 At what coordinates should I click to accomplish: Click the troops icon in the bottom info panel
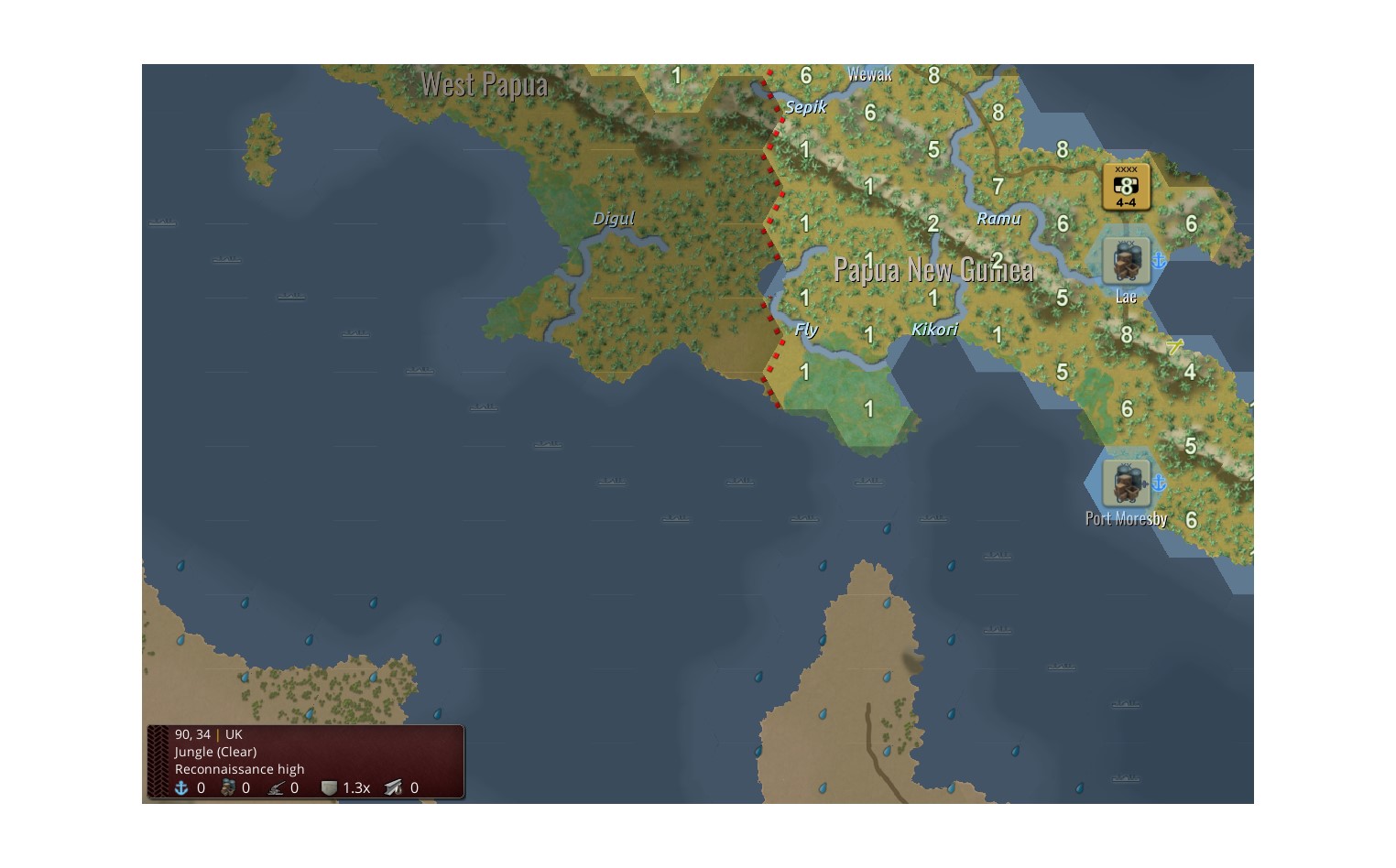coord(230,787)
